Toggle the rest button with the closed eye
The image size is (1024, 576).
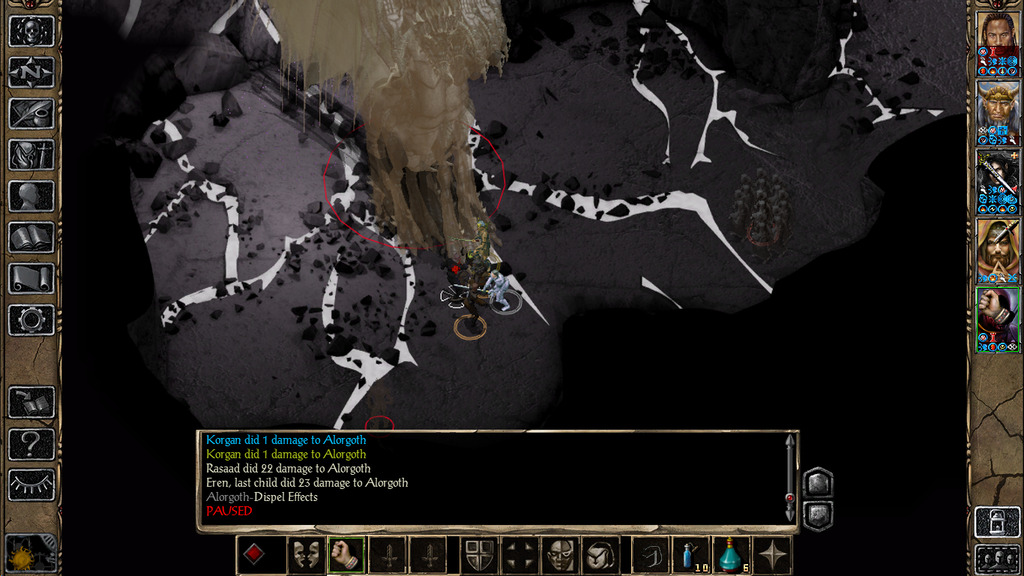31,484
